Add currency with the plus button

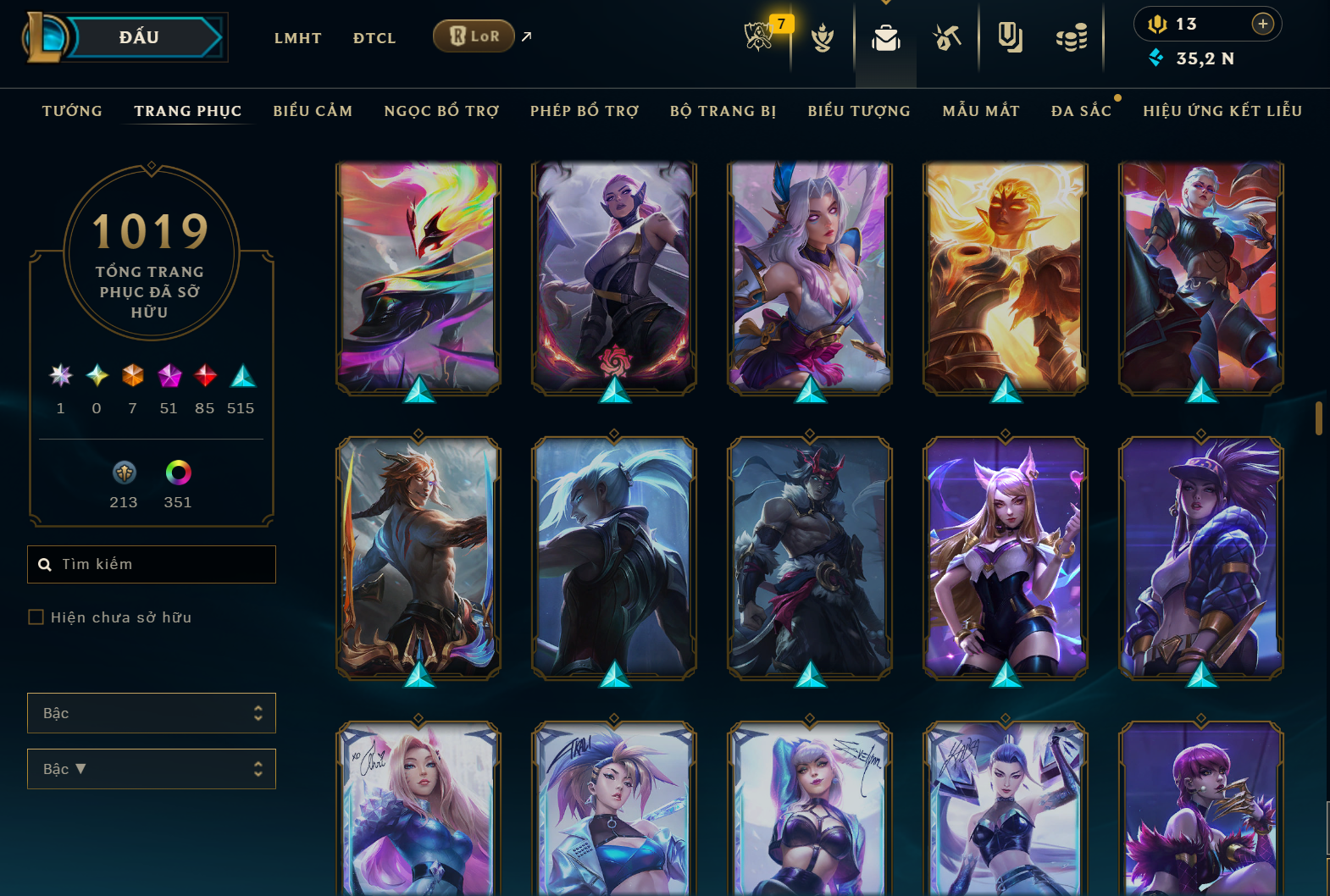click(1262, 24)
